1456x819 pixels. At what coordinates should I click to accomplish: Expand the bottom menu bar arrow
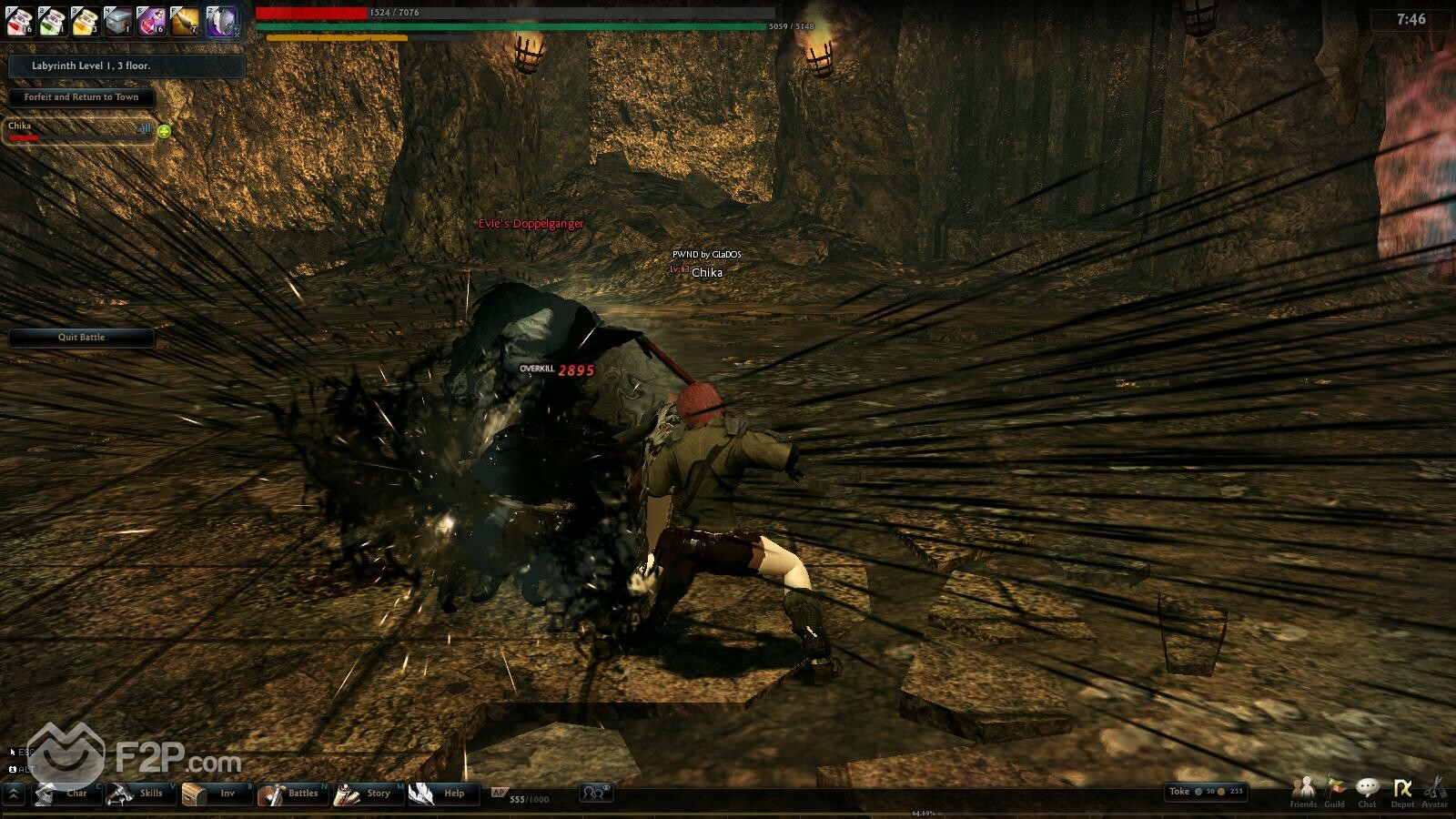point(14,794)
